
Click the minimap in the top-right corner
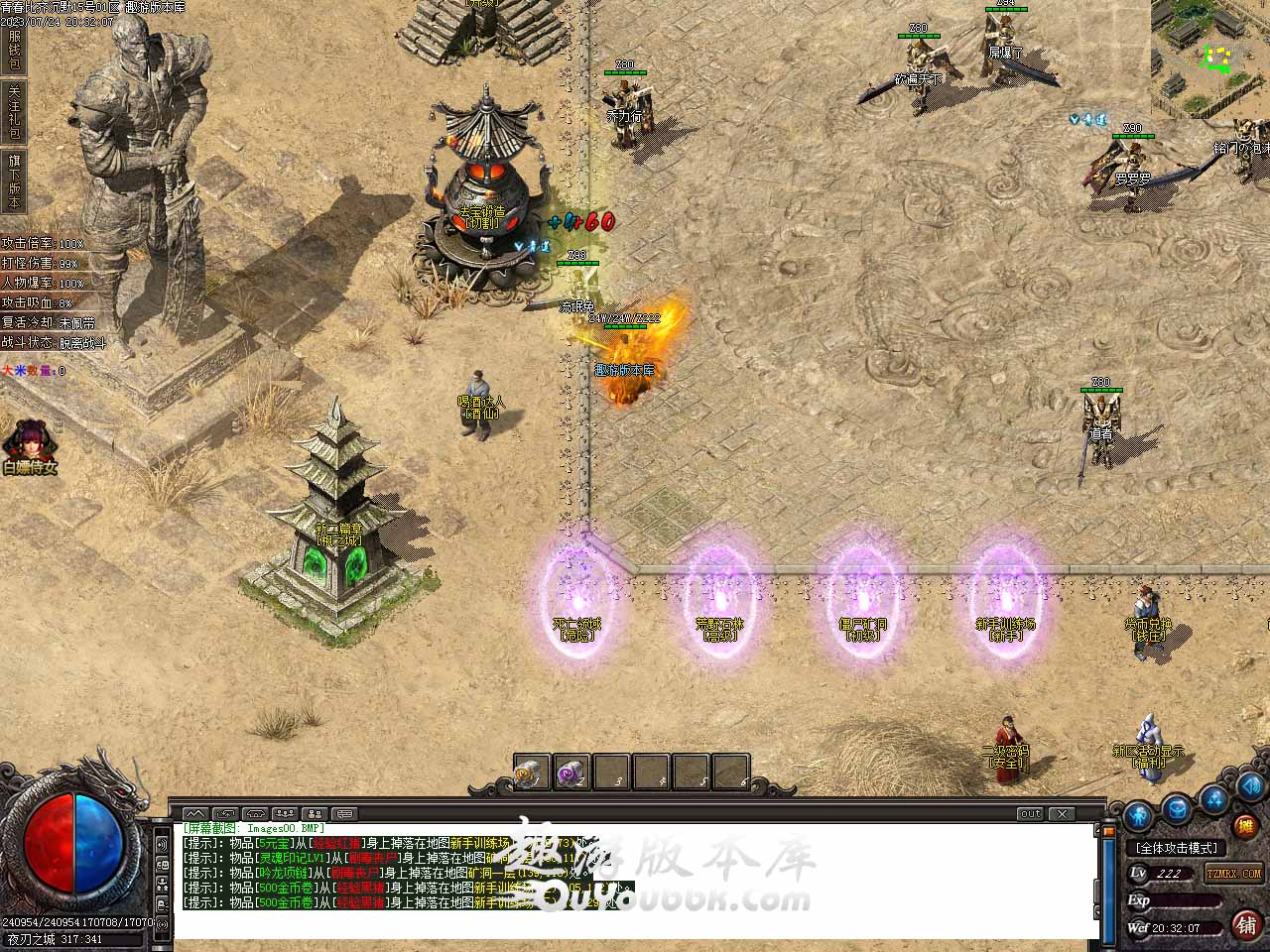tap(1209, 58)
